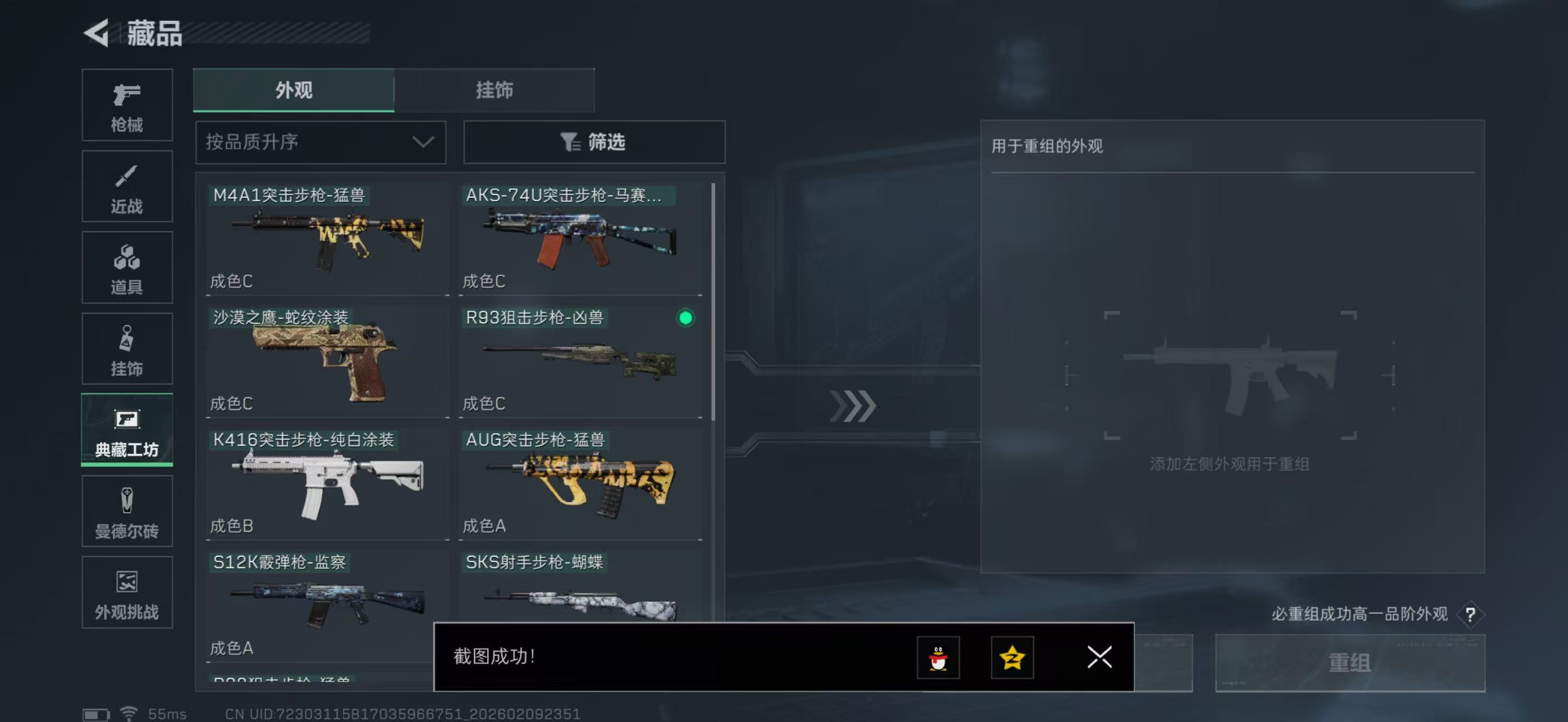
Task: Open the 道具 section
Action: (127, 267)
